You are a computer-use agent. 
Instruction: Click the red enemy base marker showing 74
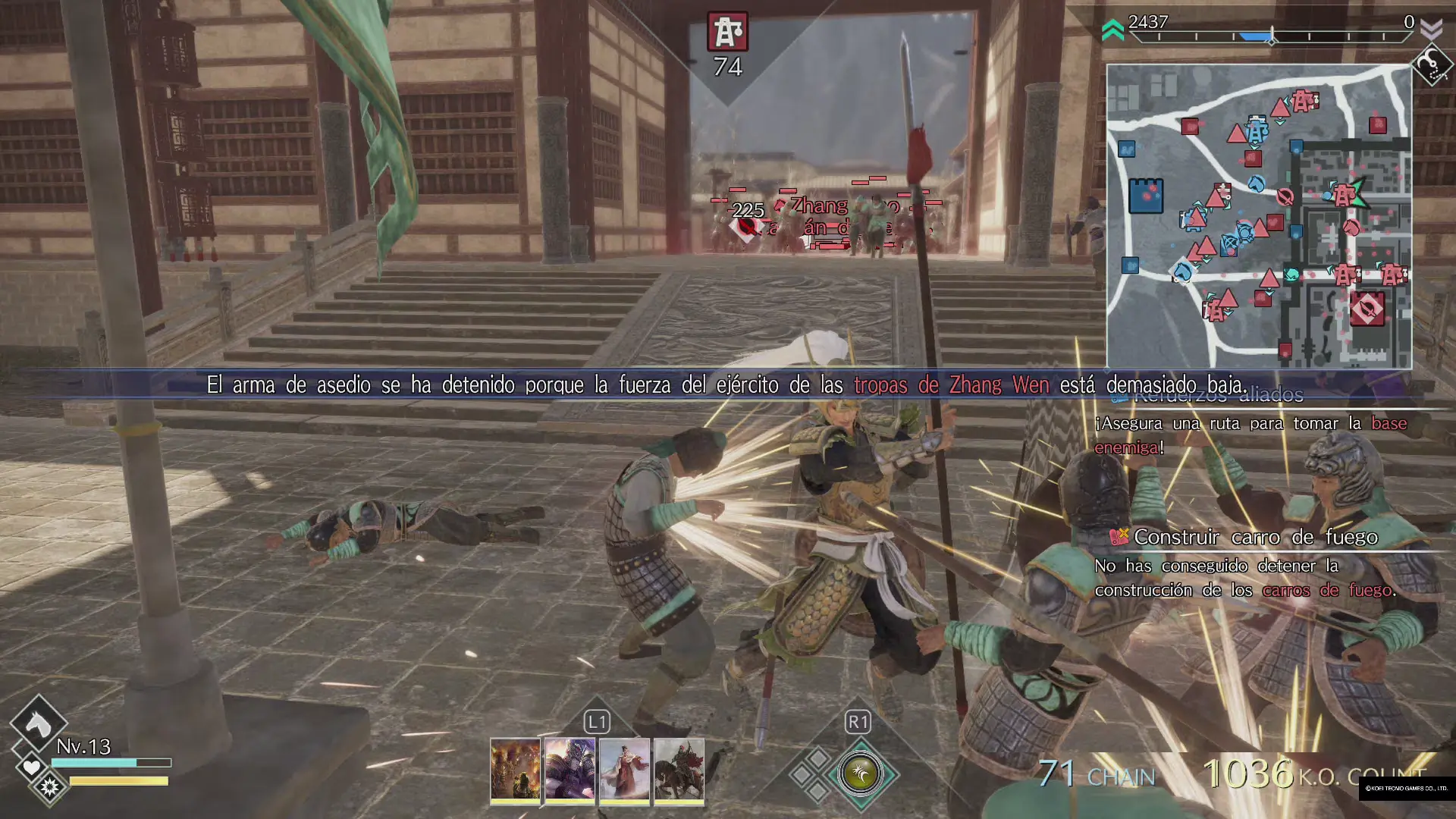pos(728,32)
